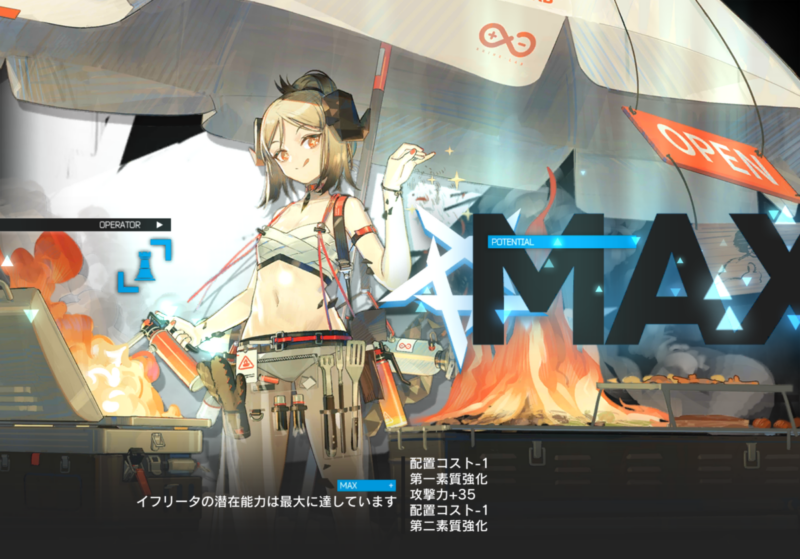Click the small blue MAX tag

click(366, 485)
